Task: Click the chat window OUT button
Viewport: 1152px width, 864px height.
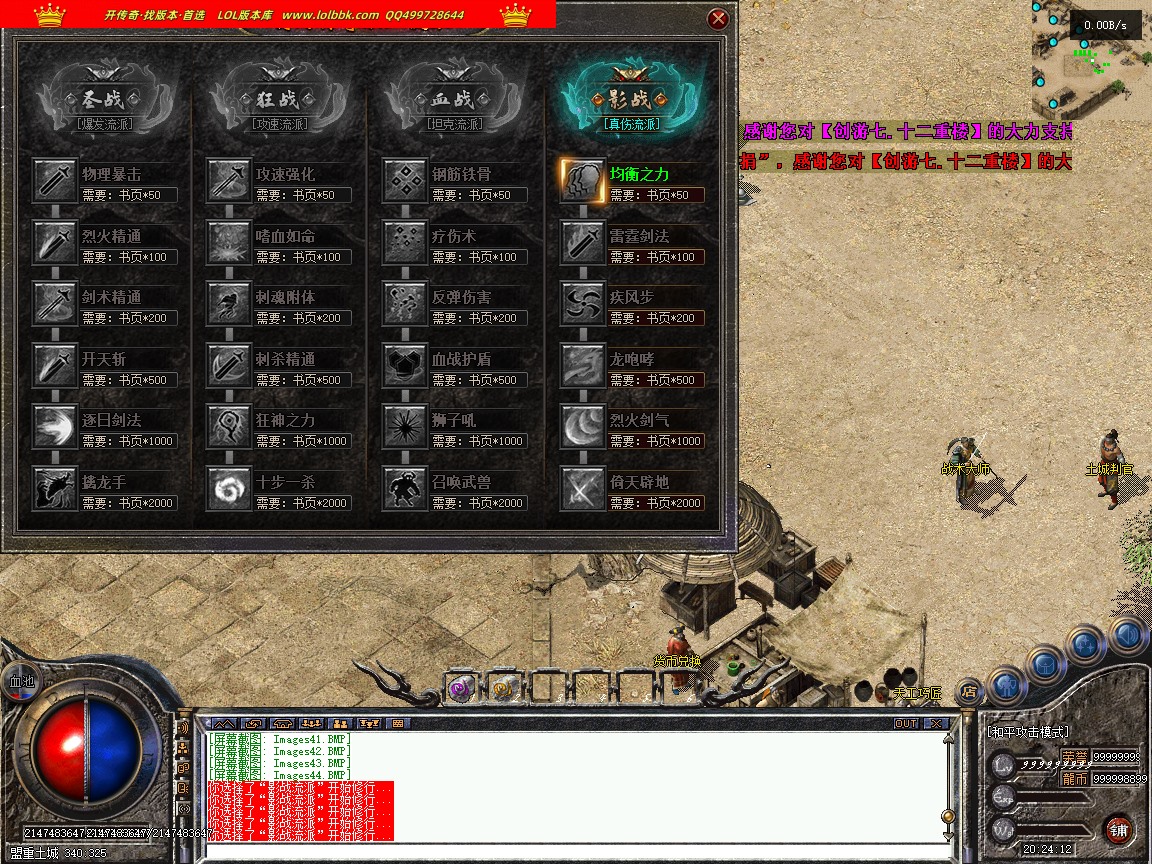Action: (906, 723)
